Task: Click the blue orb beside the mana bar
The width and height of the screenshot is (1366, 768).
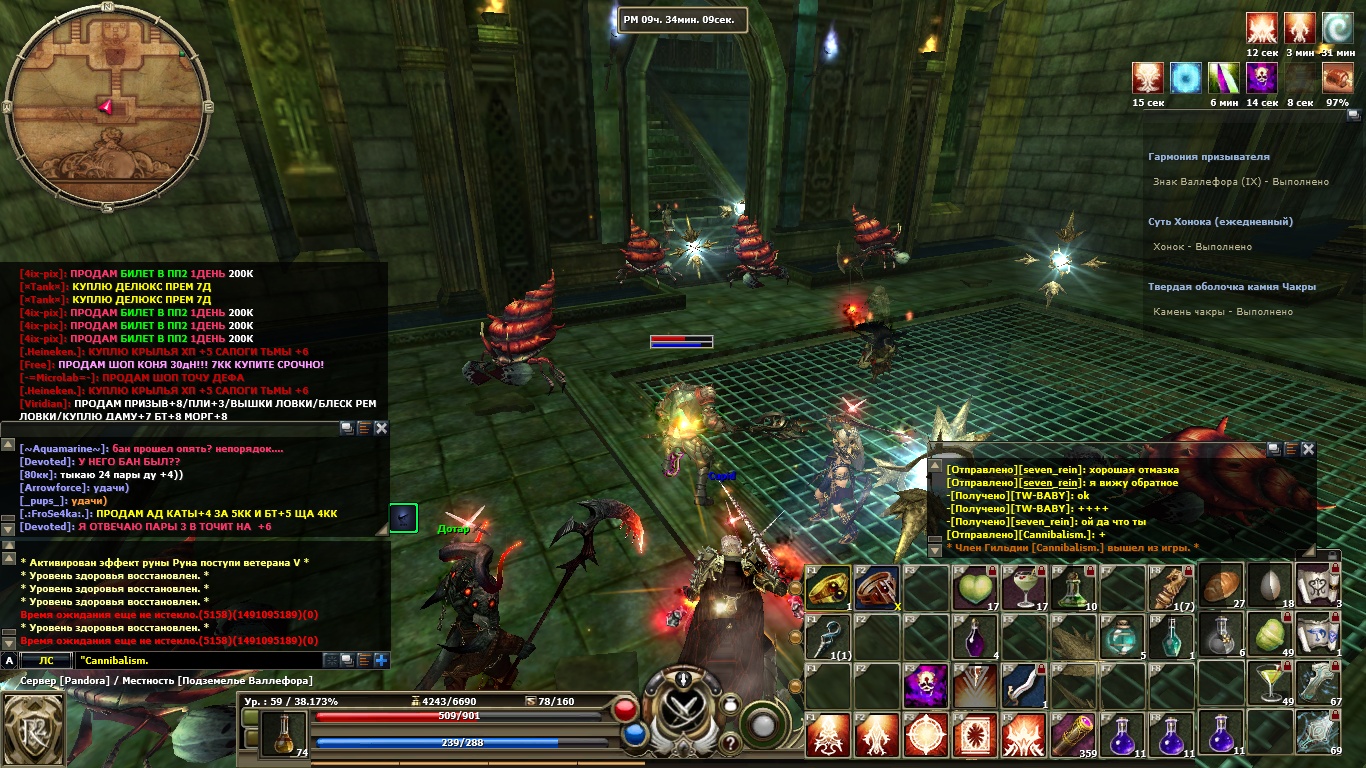Action: [633, 735]
